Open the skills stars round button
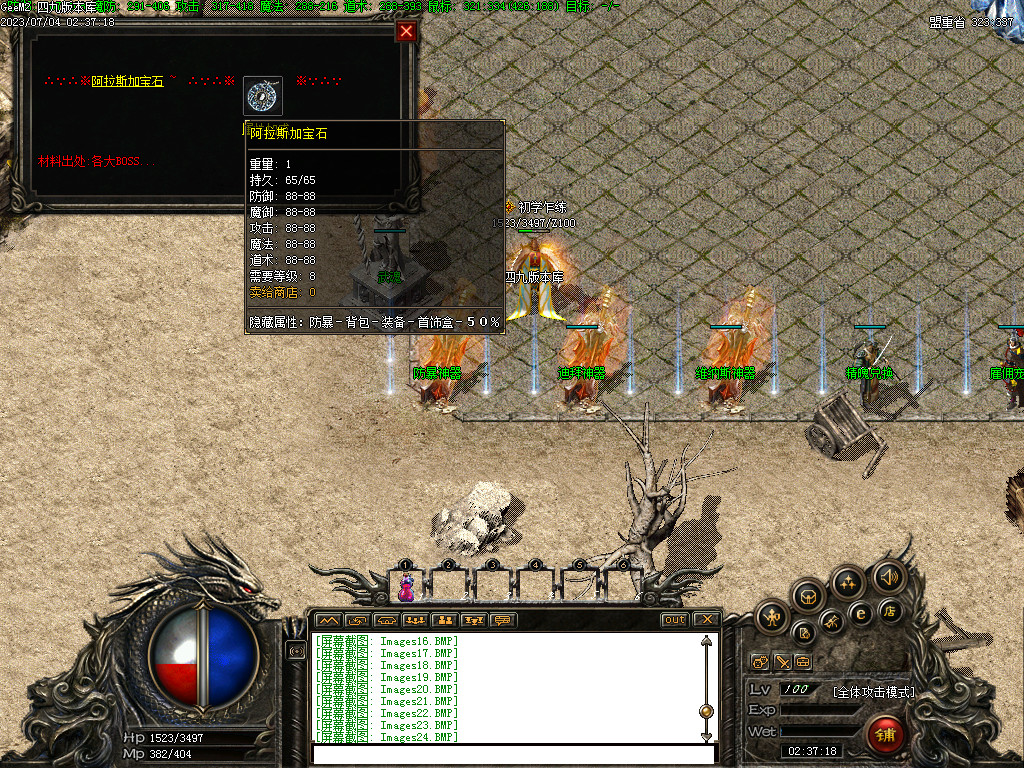Image resolution: width=1024 pixels, height=768 pixels. point(847,582)
